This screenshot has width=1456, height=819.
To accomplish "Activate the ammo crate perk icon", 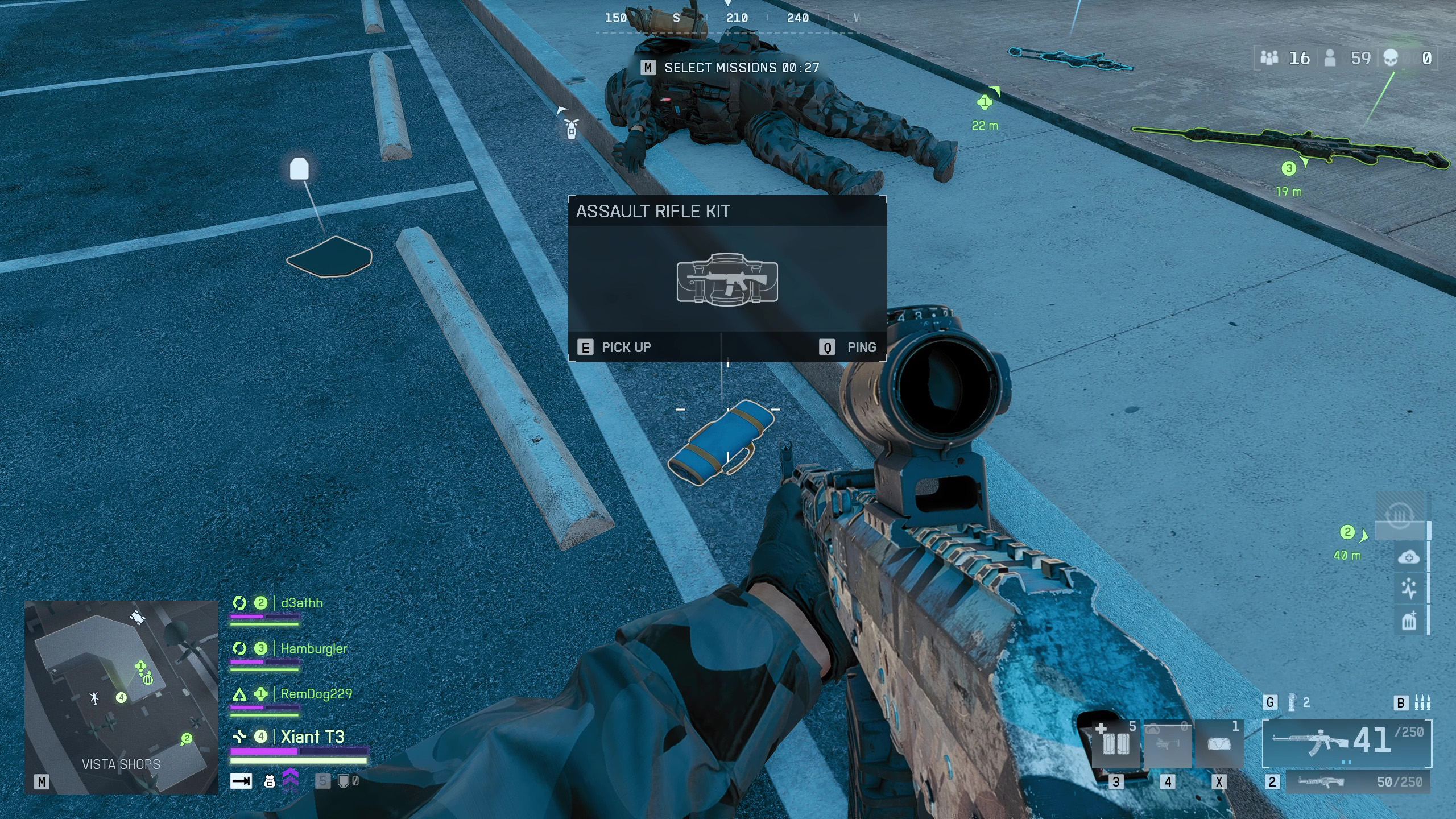I will [x=1408, y=621].
